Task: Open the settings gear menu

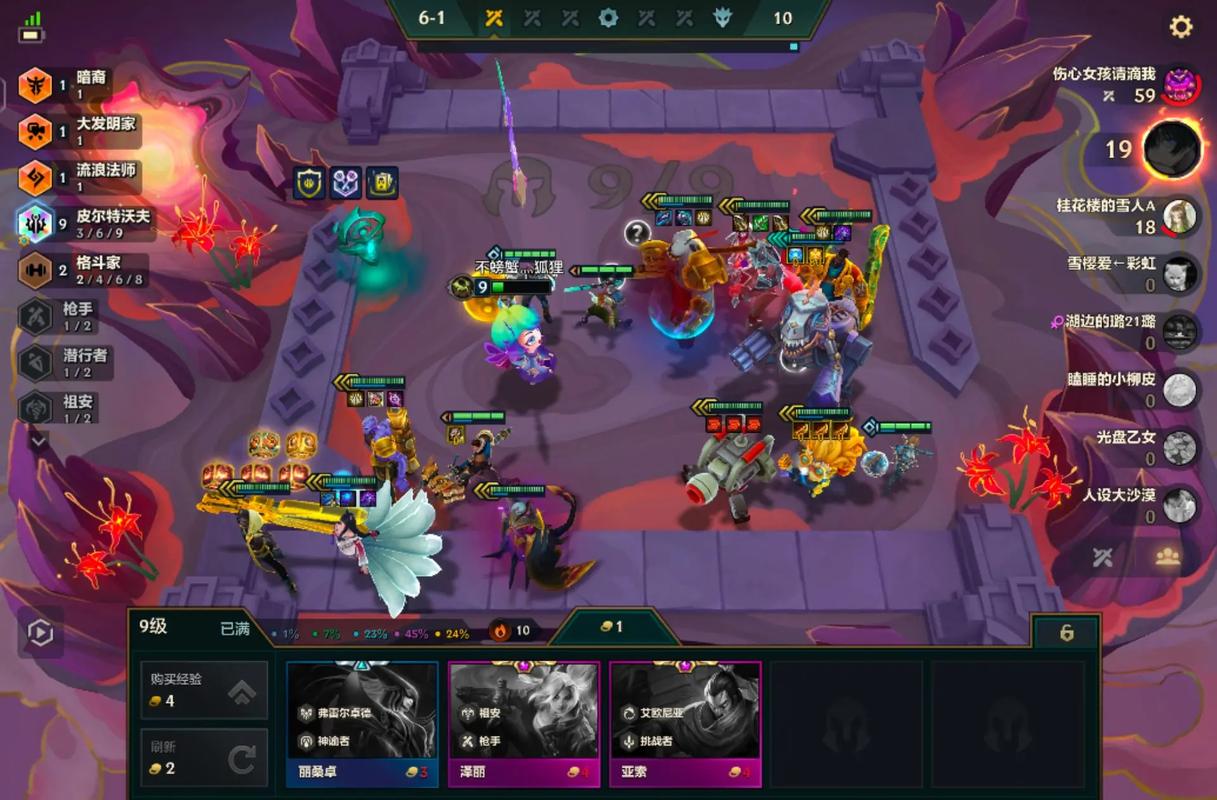Action: pos(1181,27)
